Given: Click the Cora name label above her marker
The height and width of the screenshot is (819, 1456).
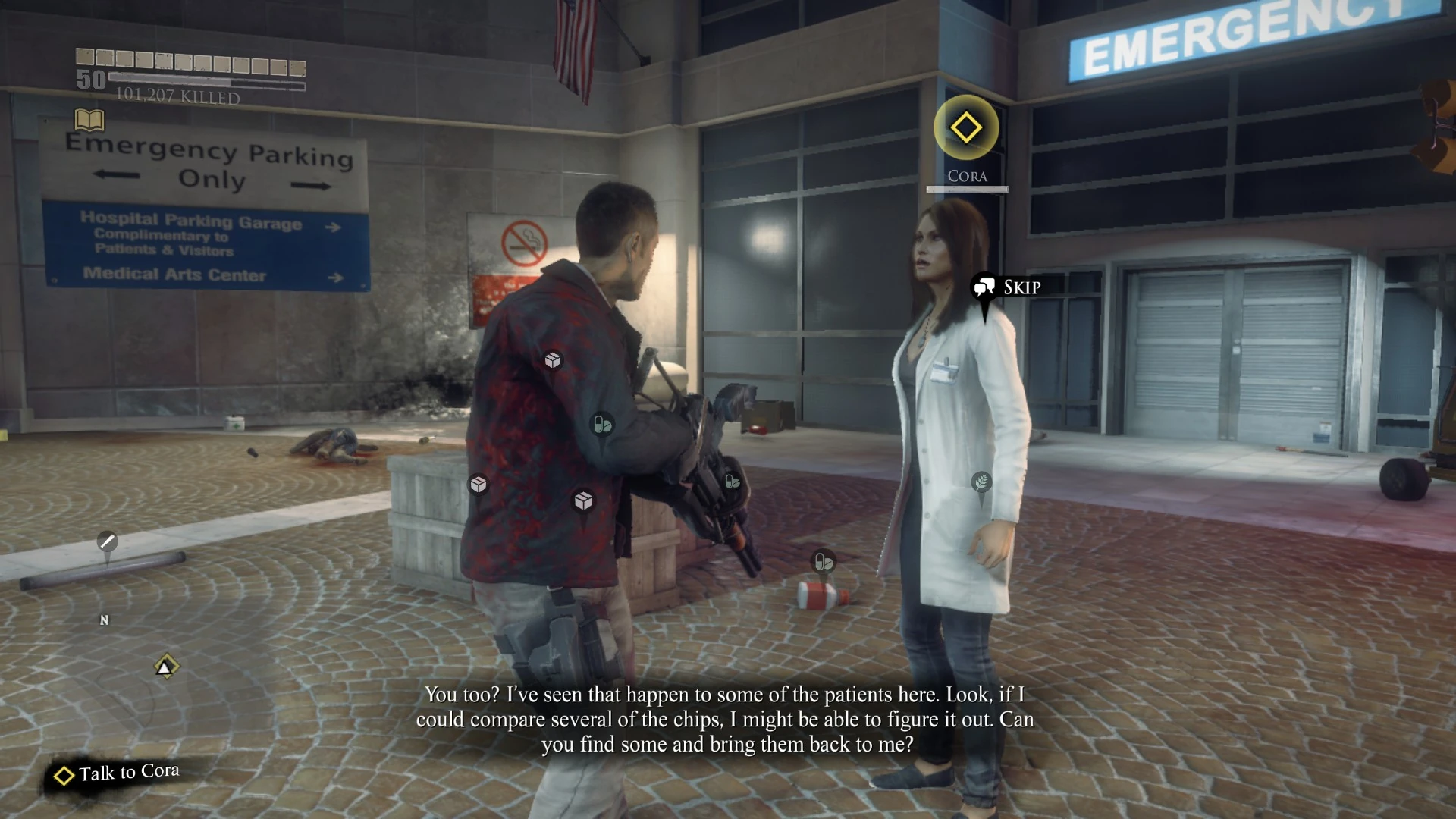Looking at the screenshot, I should (967, 175).
